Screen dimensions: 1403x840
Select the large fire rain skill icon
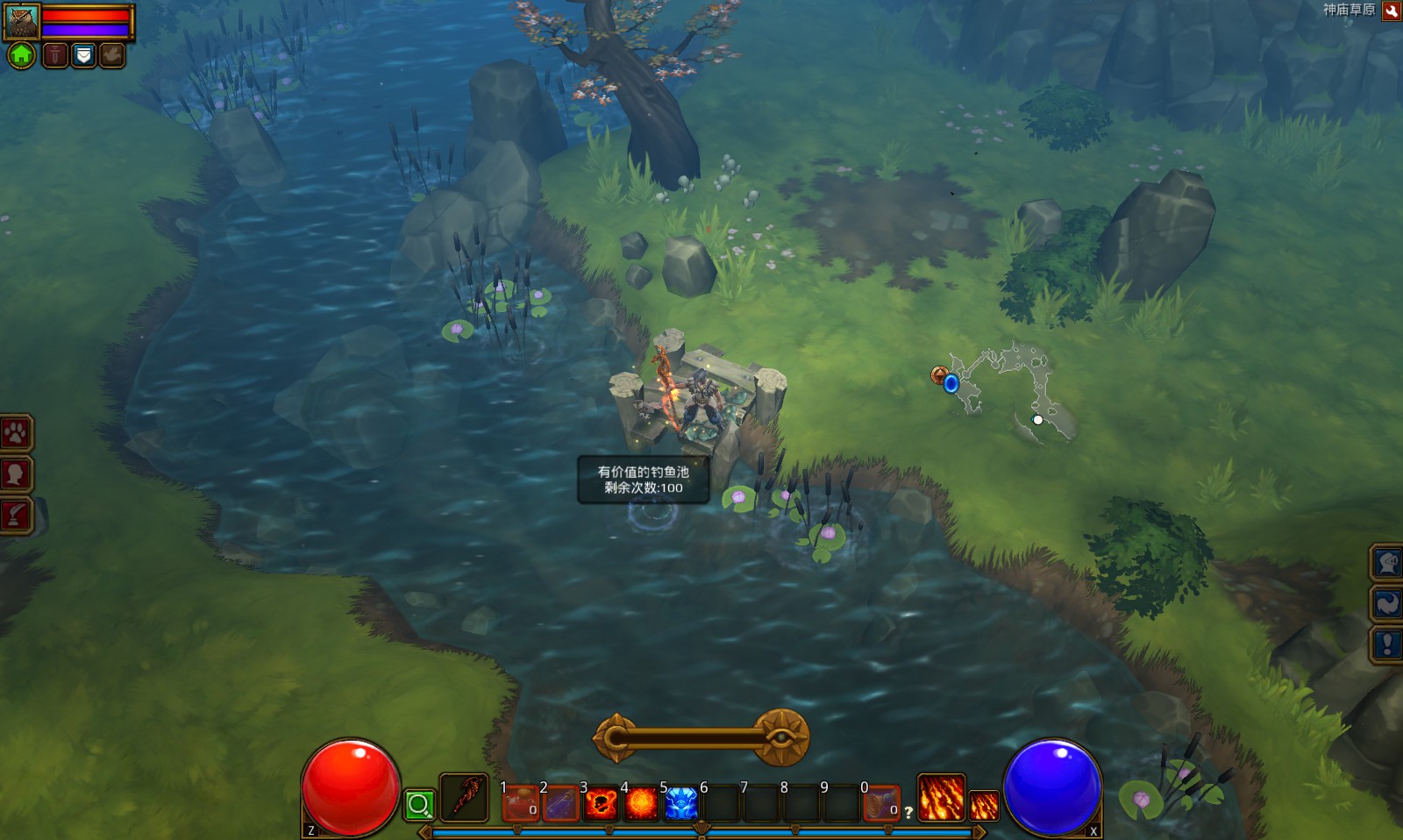tap(941, 798)
